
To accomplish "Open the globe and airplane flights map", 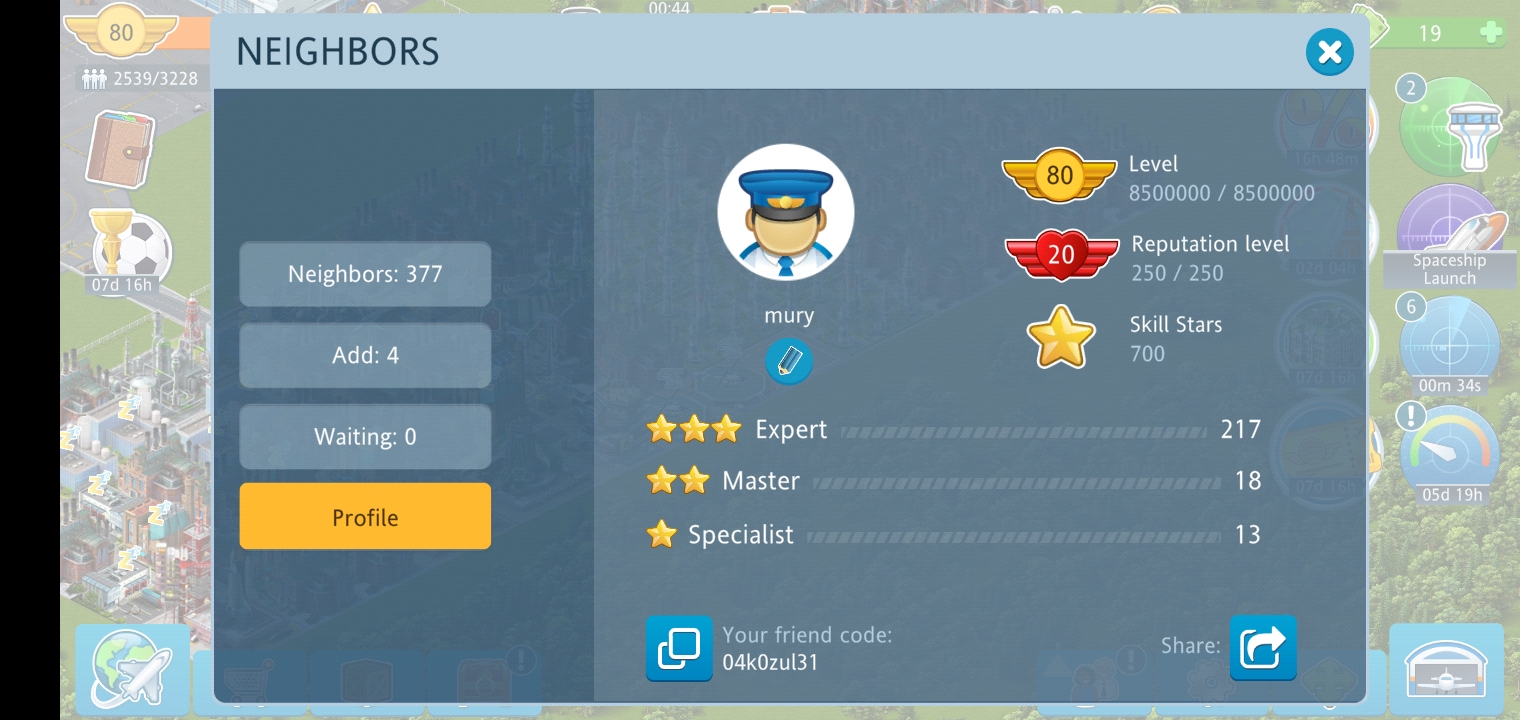I will click(x=133, y=667).
